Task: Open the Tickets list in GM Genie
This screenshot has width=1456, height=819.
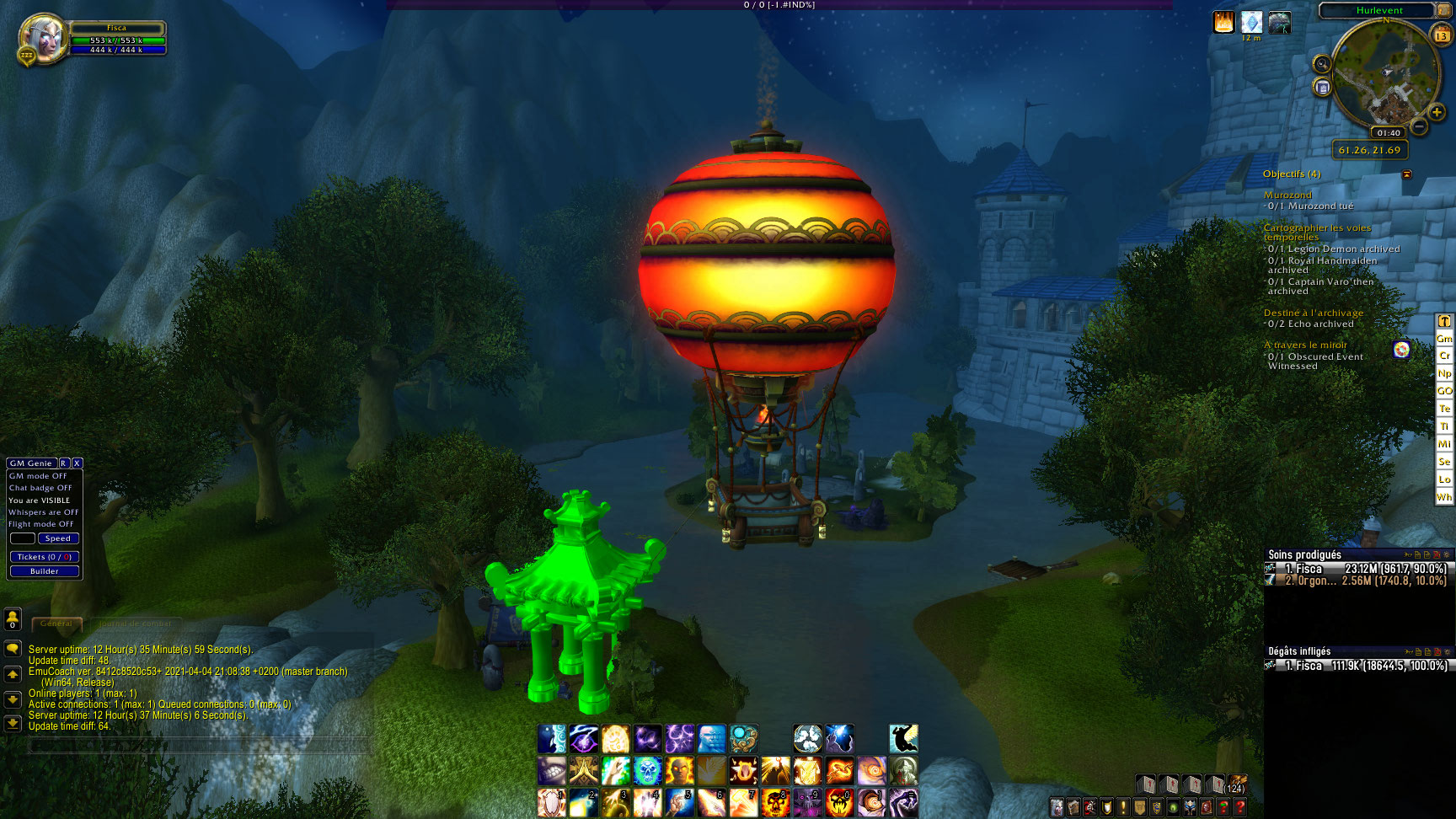Action: coord(45,557)
